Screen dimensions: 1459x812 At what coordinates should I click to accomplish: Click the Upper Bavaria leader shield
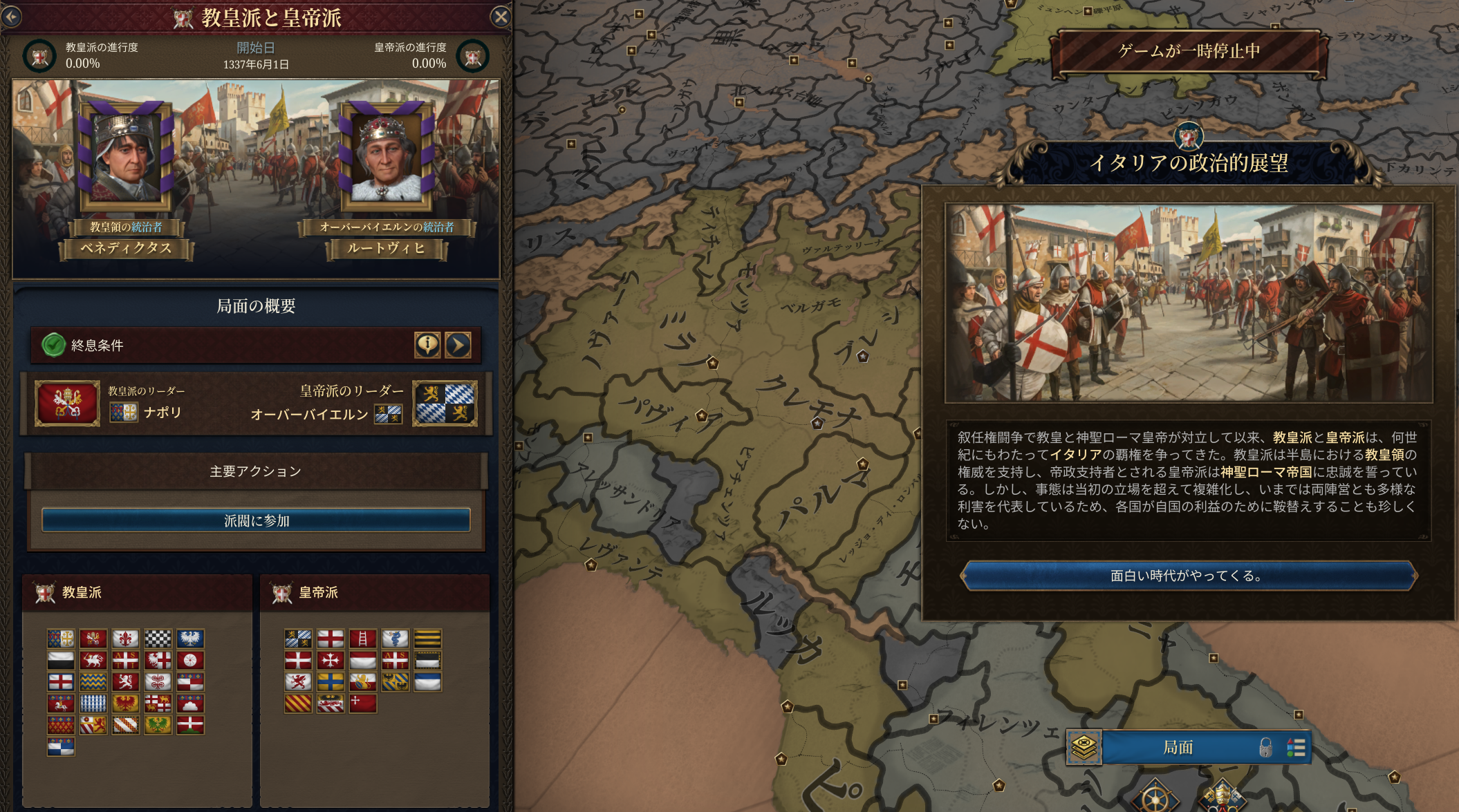445,403
